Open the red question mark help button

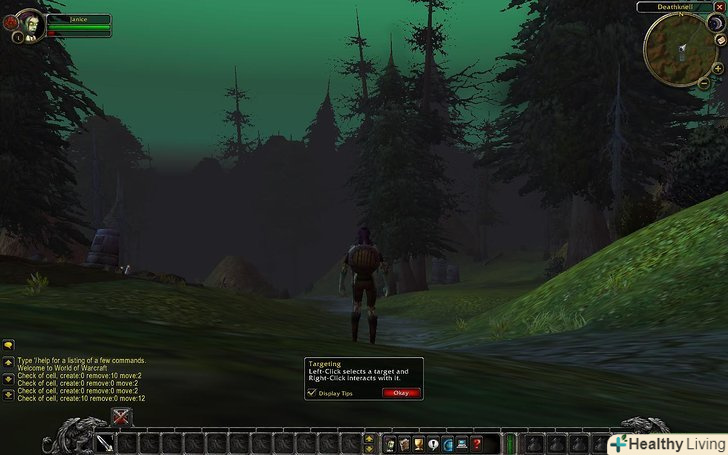point(477,442)
